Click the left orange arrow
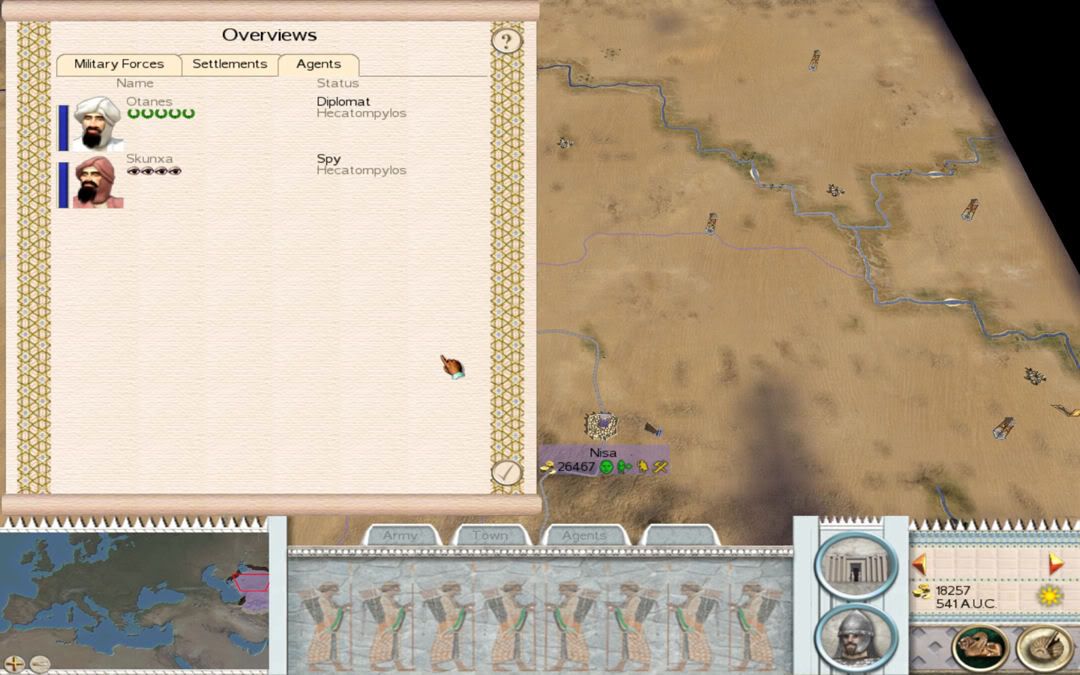This screenshot has height=675, width=1080. [x=919, y=565]
